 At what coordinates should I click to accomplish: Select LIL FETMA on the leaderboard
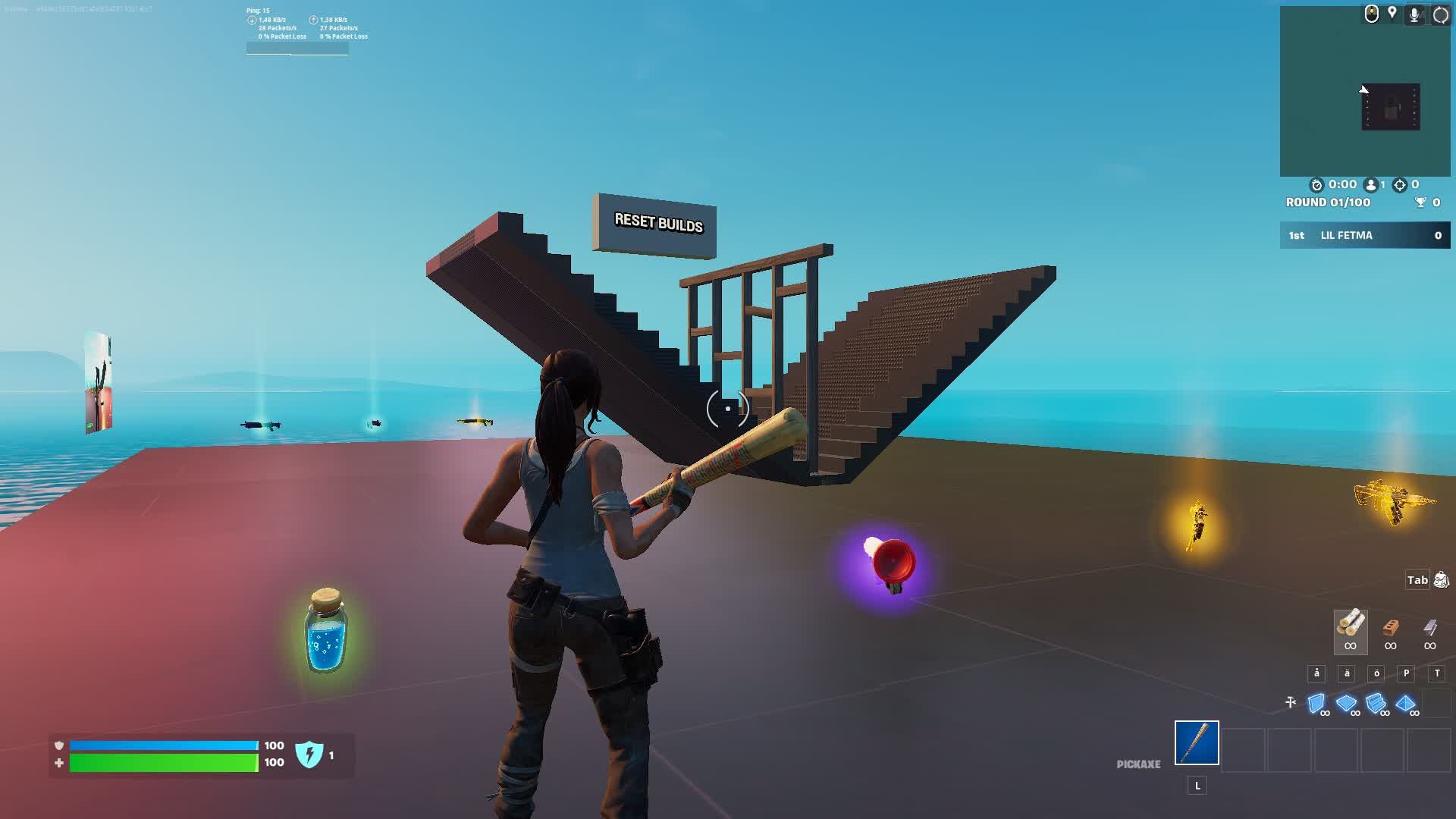1346,235
